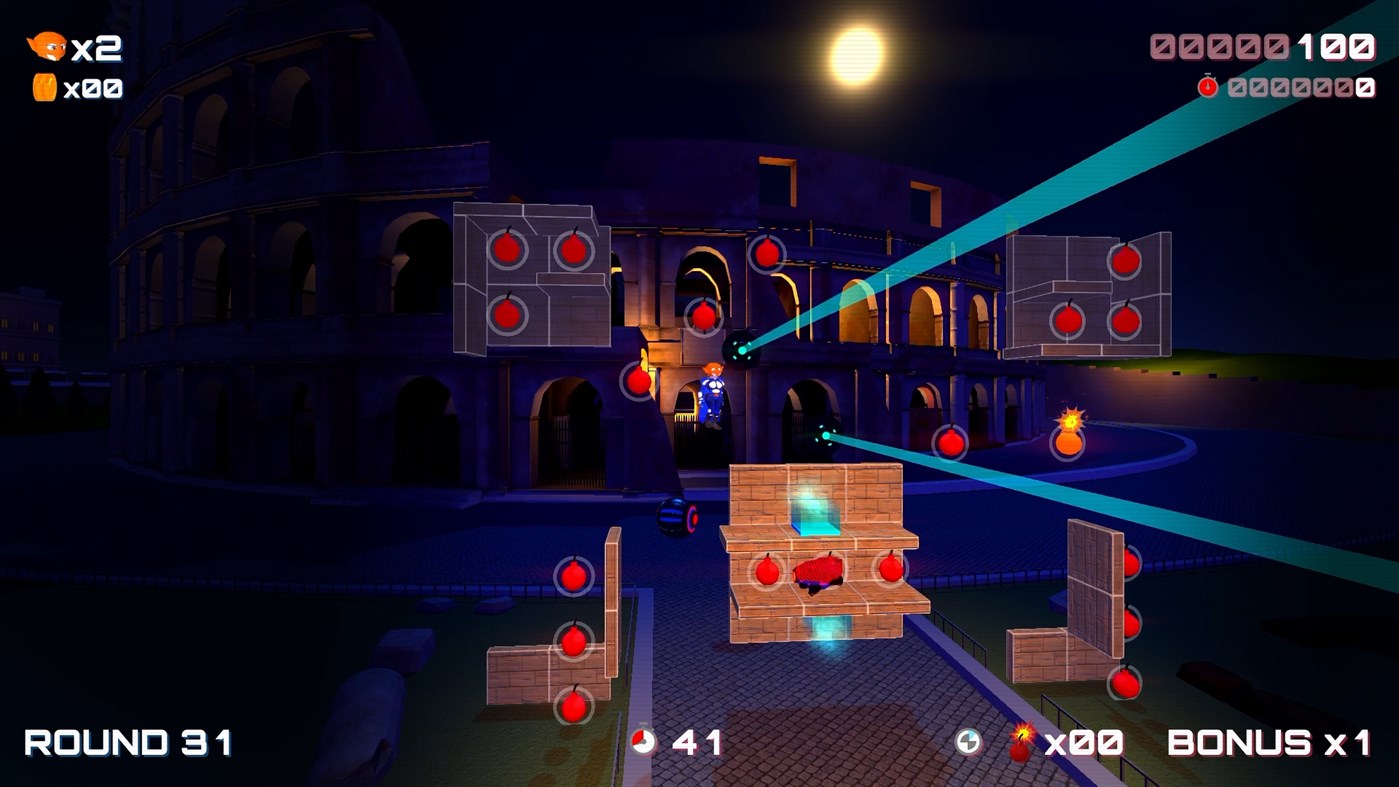Screen dimensions: 1399x787
Task: Select the player character standing in the archway
Action: pyautogui.click(x=712, y=395)
